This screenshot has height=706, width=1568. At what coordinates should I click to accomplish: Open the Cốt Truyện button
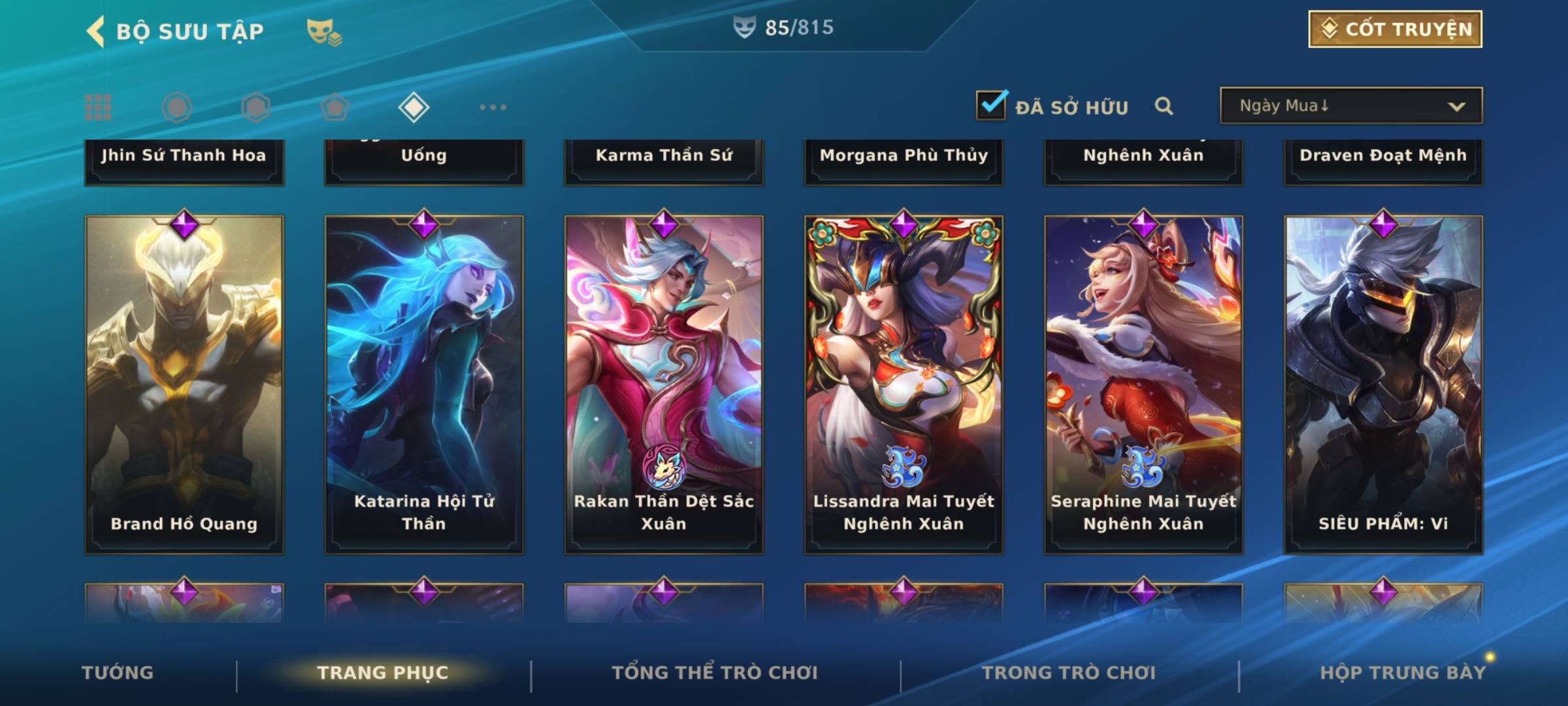(1395, 29)
